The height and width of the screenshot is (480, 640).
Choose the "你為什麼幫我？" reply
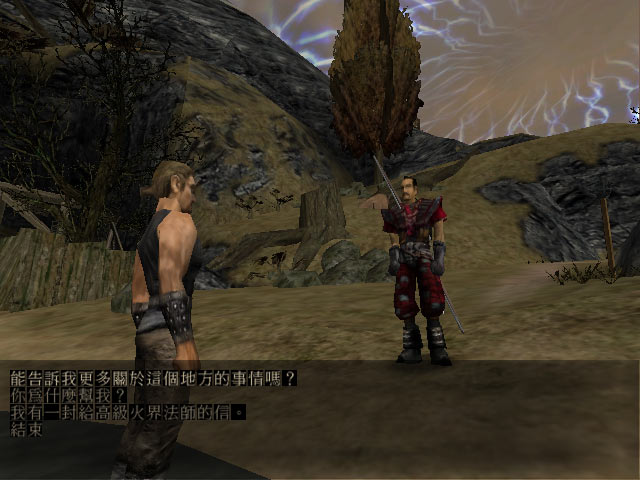coord(64,396)
